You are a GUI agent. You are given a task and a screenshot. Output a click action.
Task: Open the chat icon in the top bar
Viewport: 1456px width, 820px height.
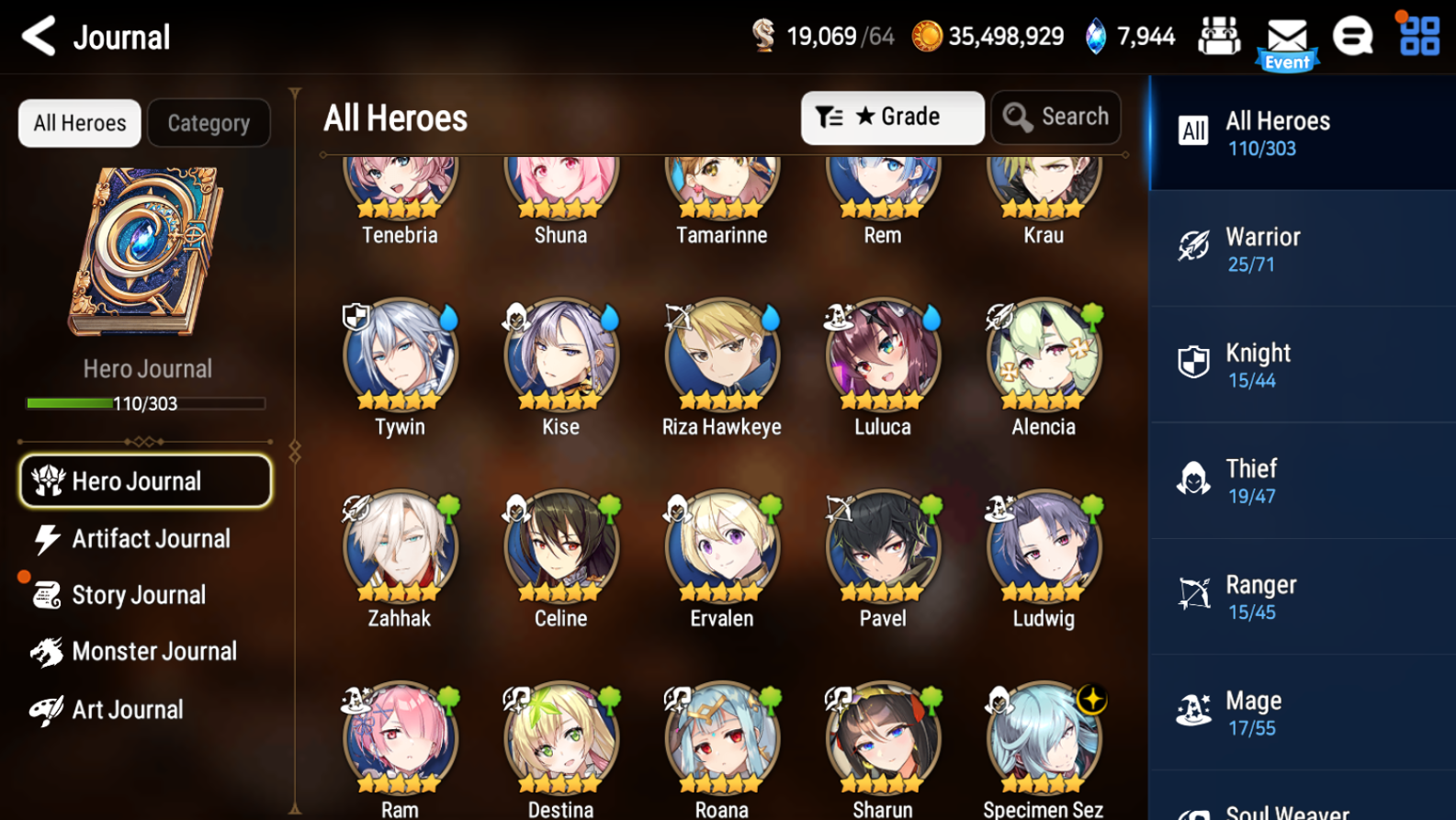tap(1353, 35)
